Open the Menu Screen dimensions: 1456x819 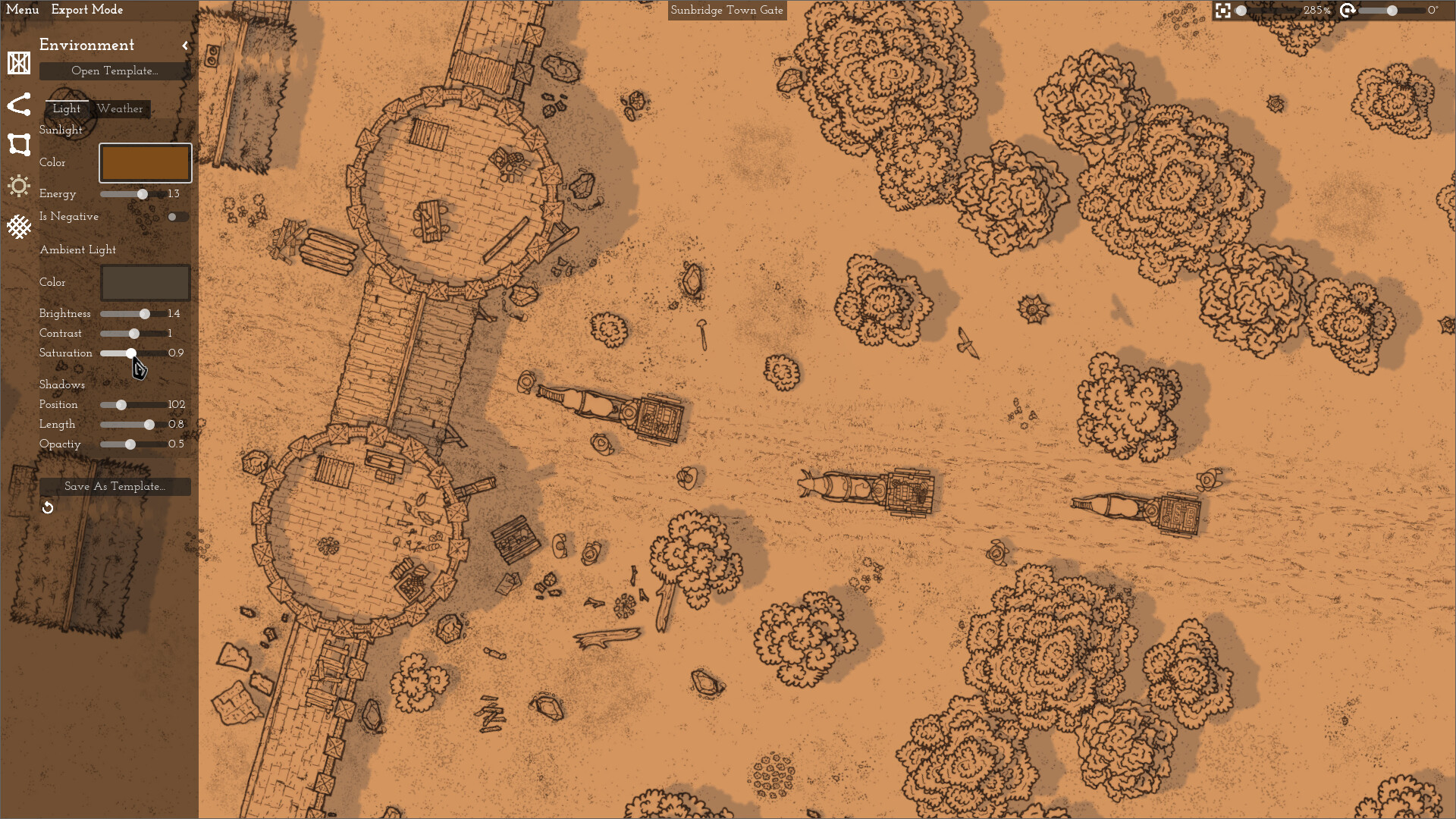point(23,10)
